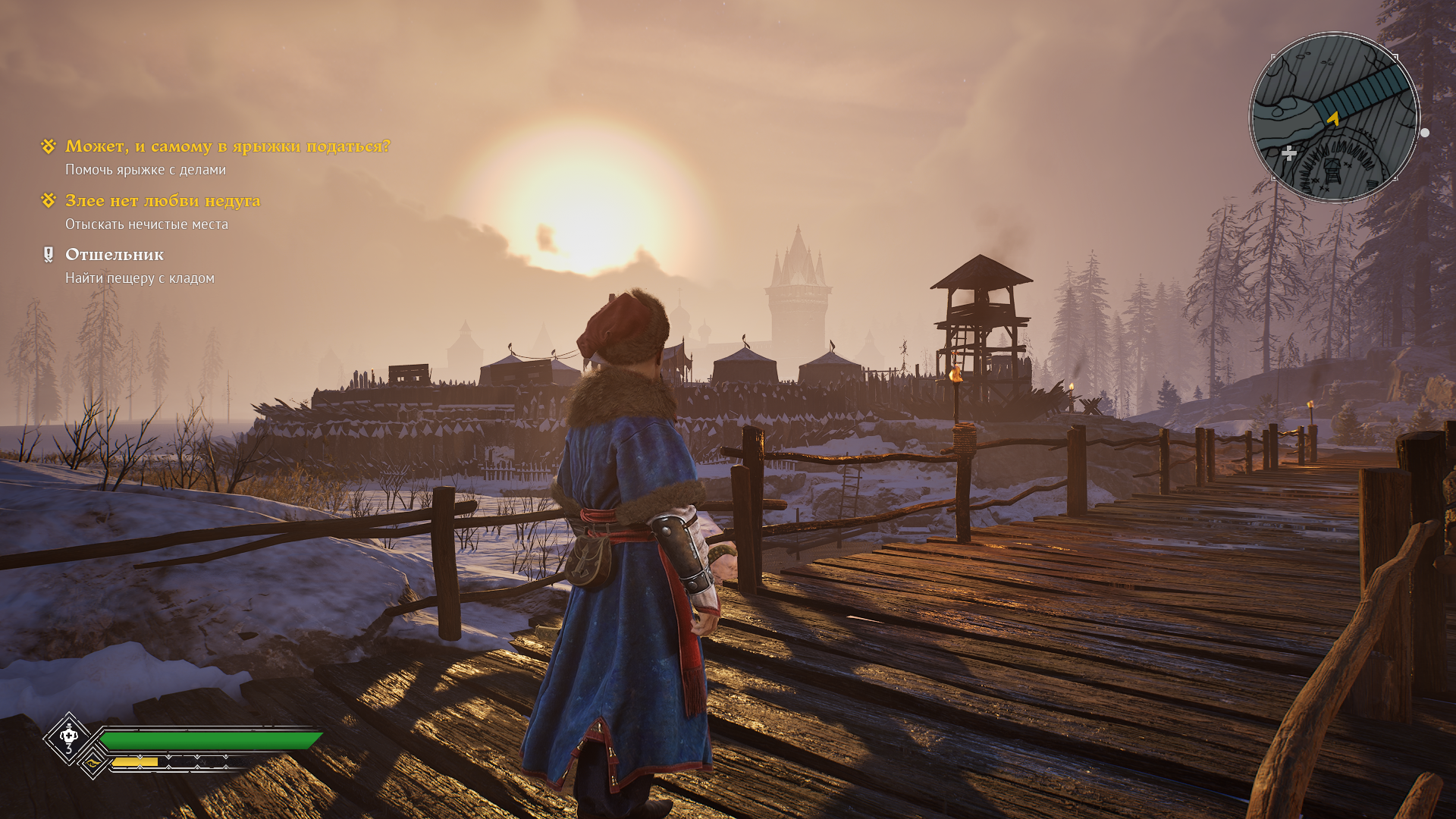This screenshot has width=1456, height=819.
Task: Click the white cross marker on minimap
Action: (1288, 154)
